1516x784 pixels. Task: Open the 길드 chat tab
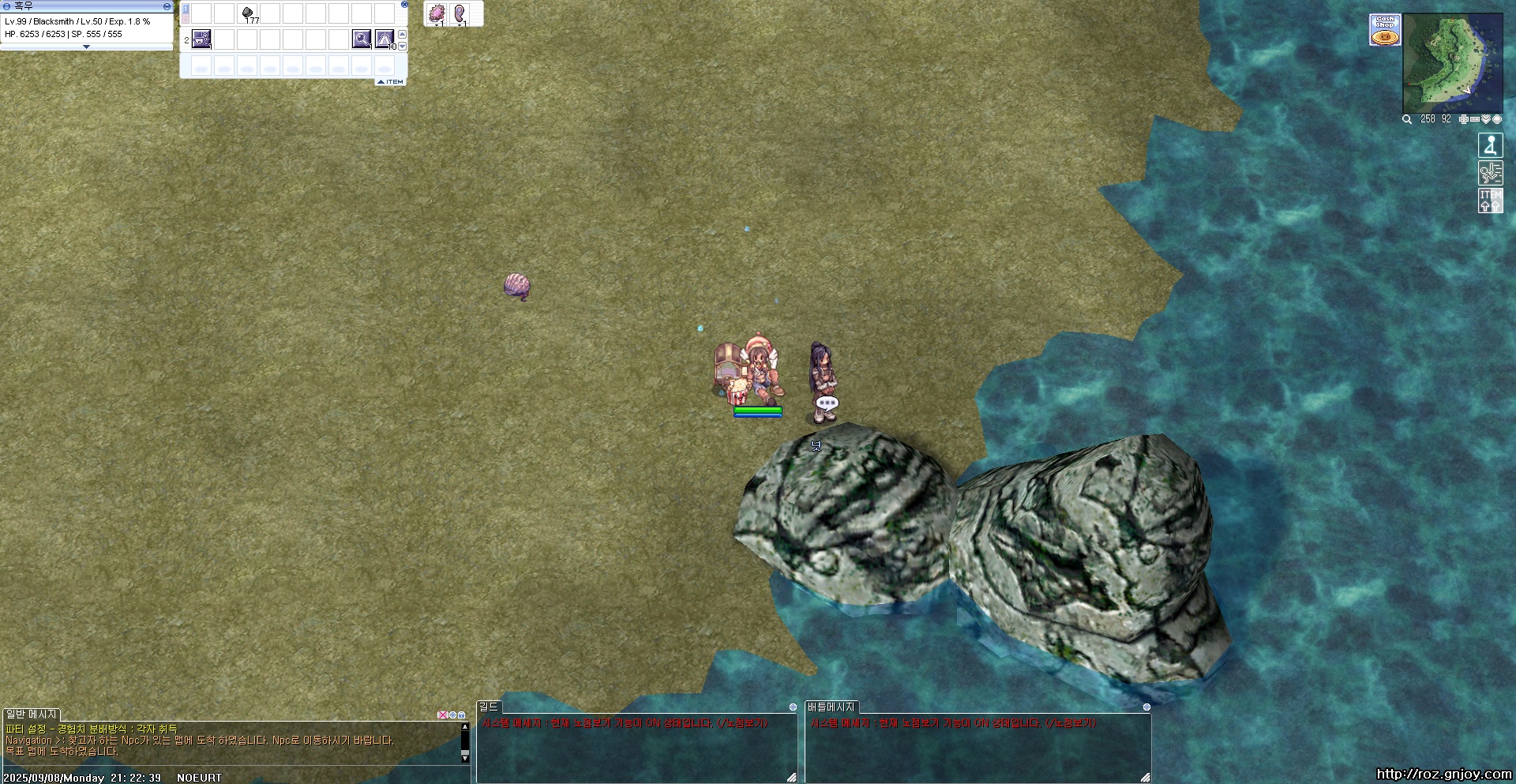pyautogui.click(x=489, y=707)
